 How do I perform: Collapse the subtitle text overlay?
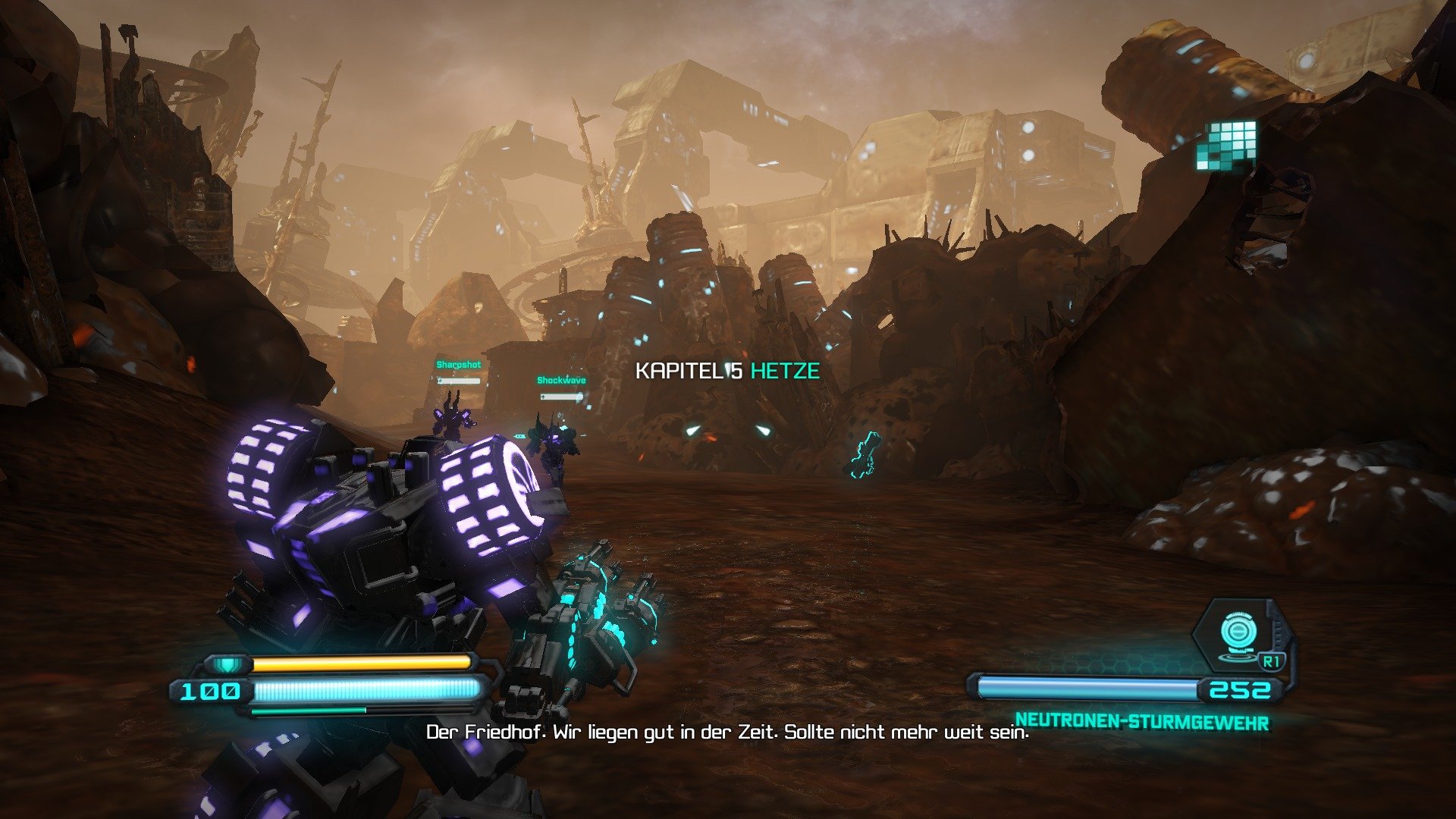point(728,733)
